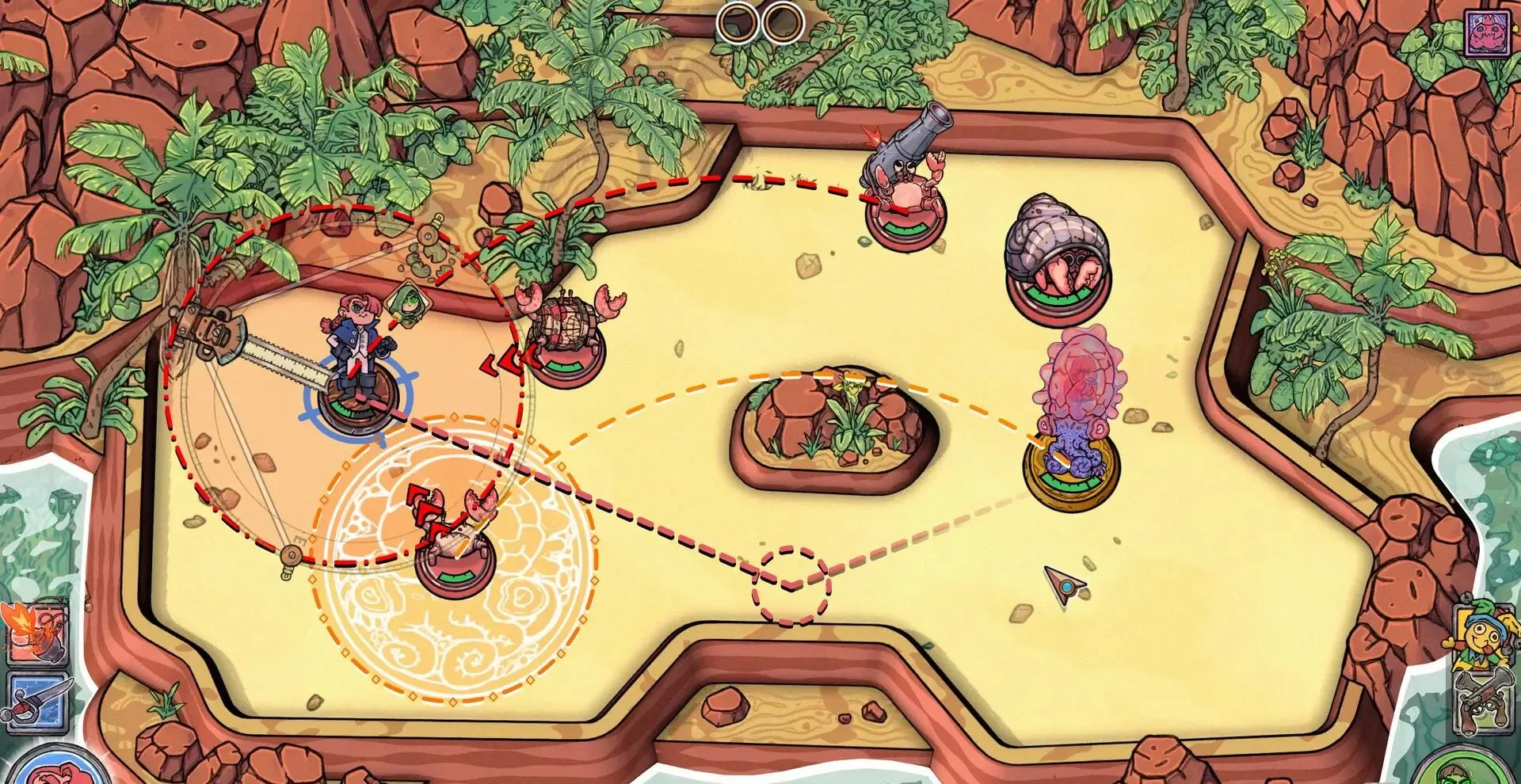Select the pink tentacle creature unit
This screenshot has width=1521, height=784.
coord(1073,420)
